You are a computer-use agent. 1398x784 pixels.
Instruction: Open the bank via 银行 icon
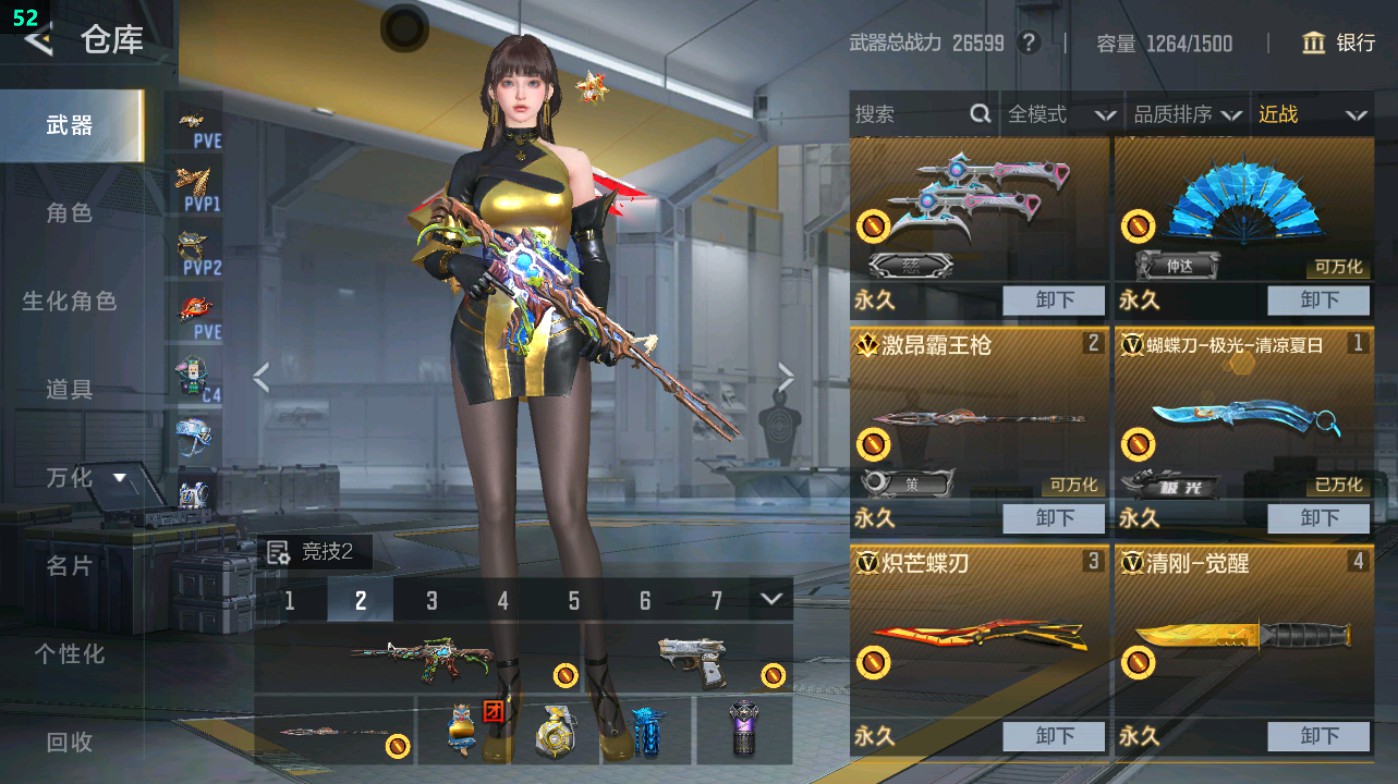(x=1314, y=44)
